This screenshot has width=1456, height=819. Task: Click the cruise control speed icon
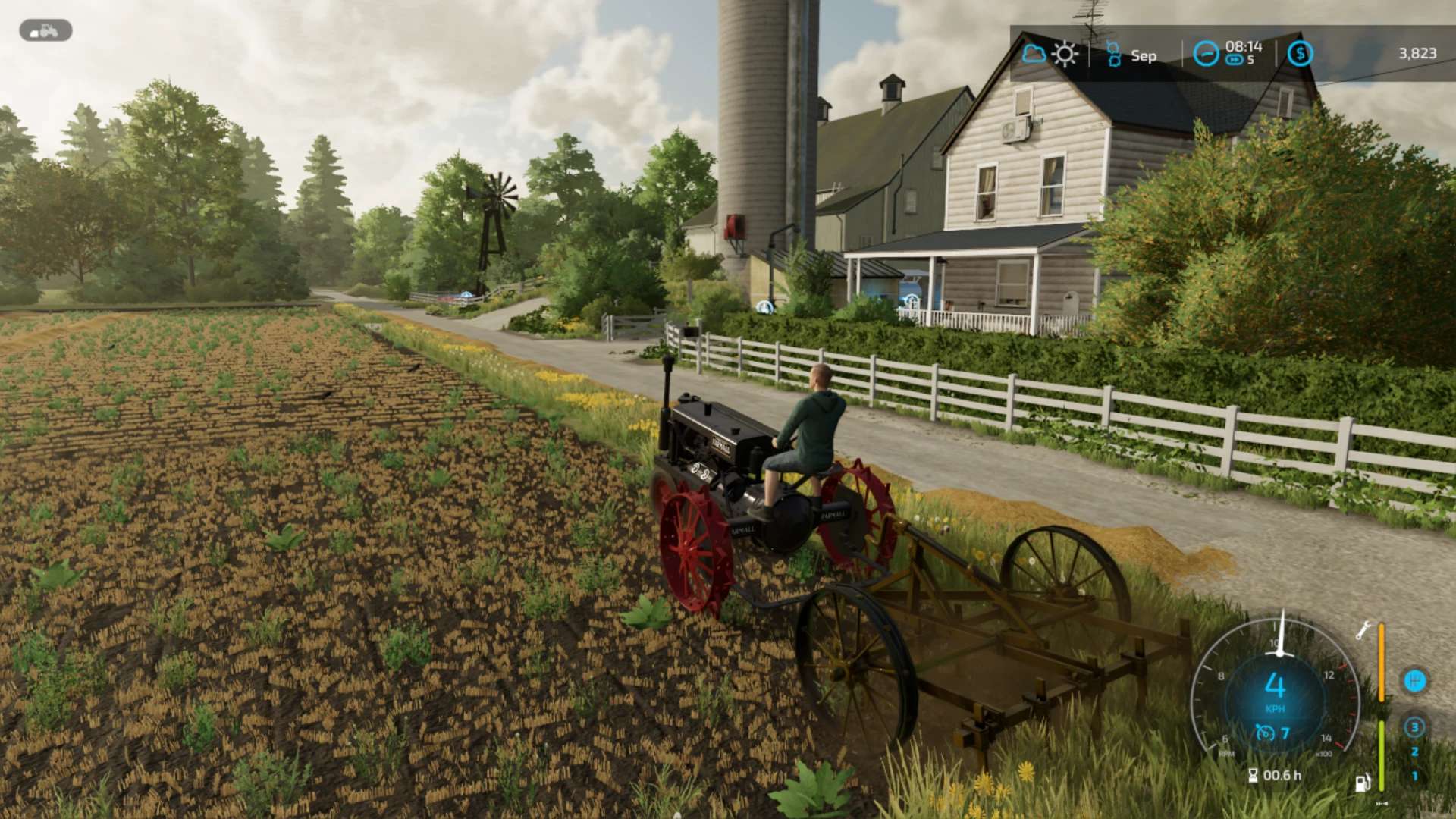[1264, 733]
